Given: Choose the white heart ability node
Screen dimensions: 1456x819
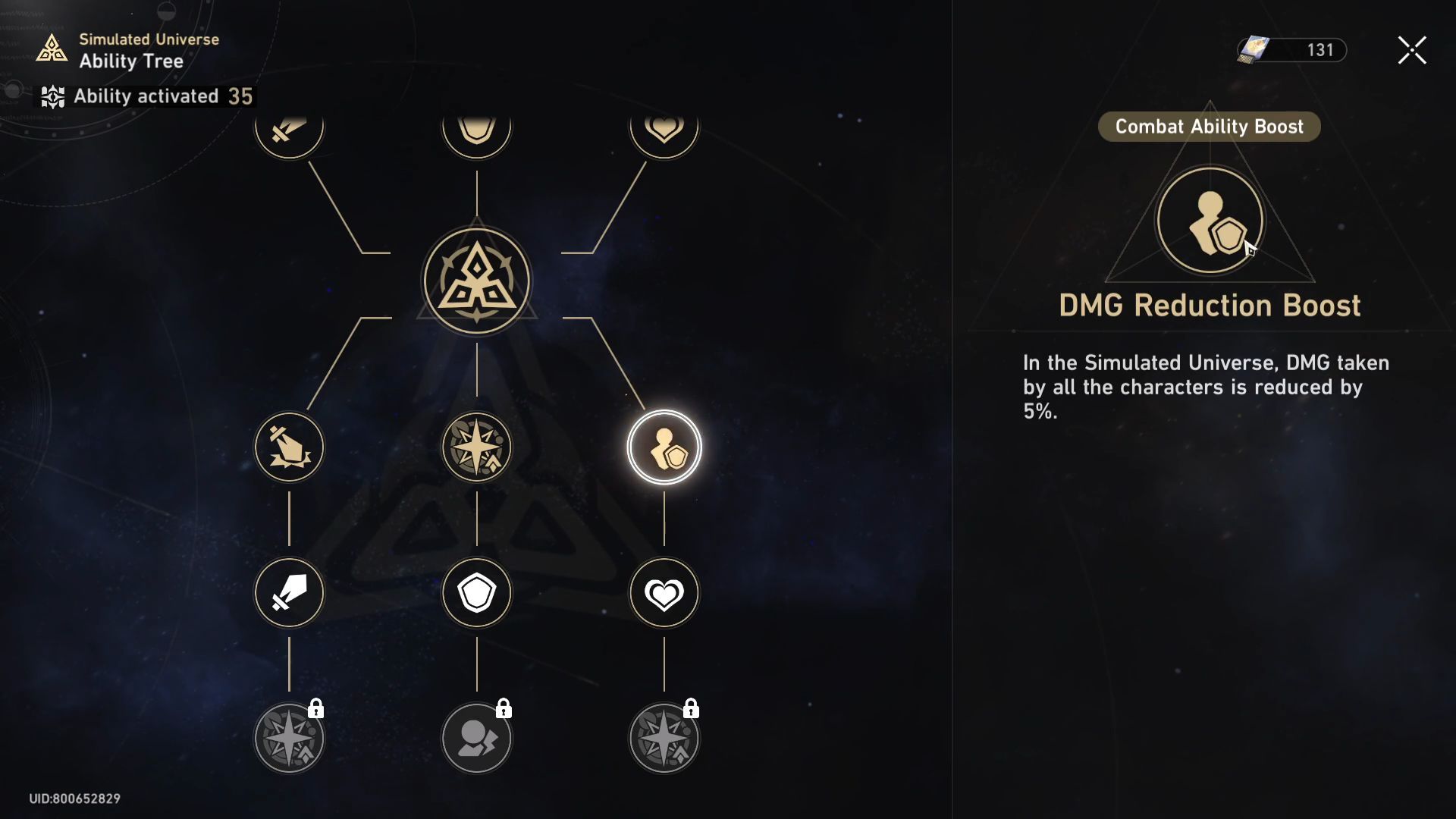Looking at the screenshot, I should 664,593.
